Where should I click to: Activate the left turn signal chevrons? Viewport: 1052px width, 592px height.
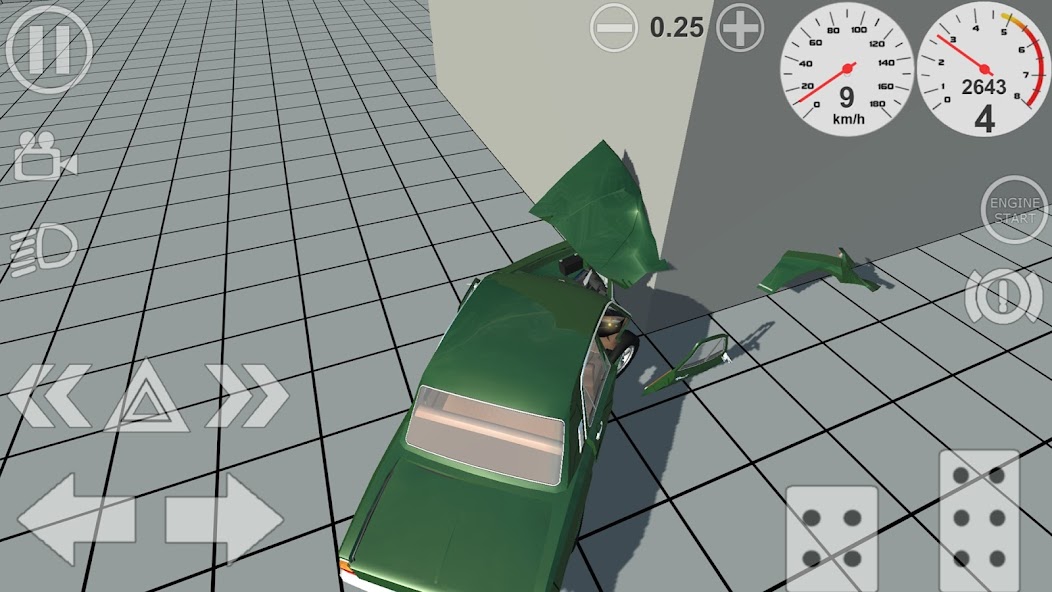point(47,395)
